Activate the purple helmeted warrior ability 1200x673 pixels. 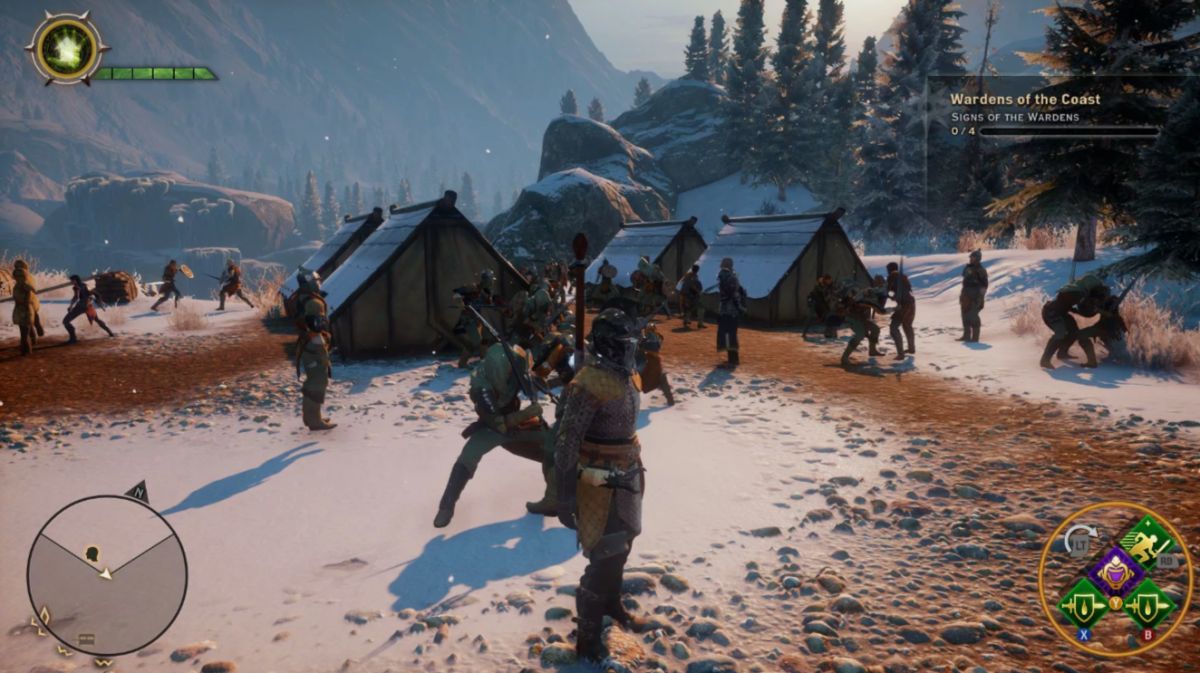pyautogui.click(x=1115, y=572)
